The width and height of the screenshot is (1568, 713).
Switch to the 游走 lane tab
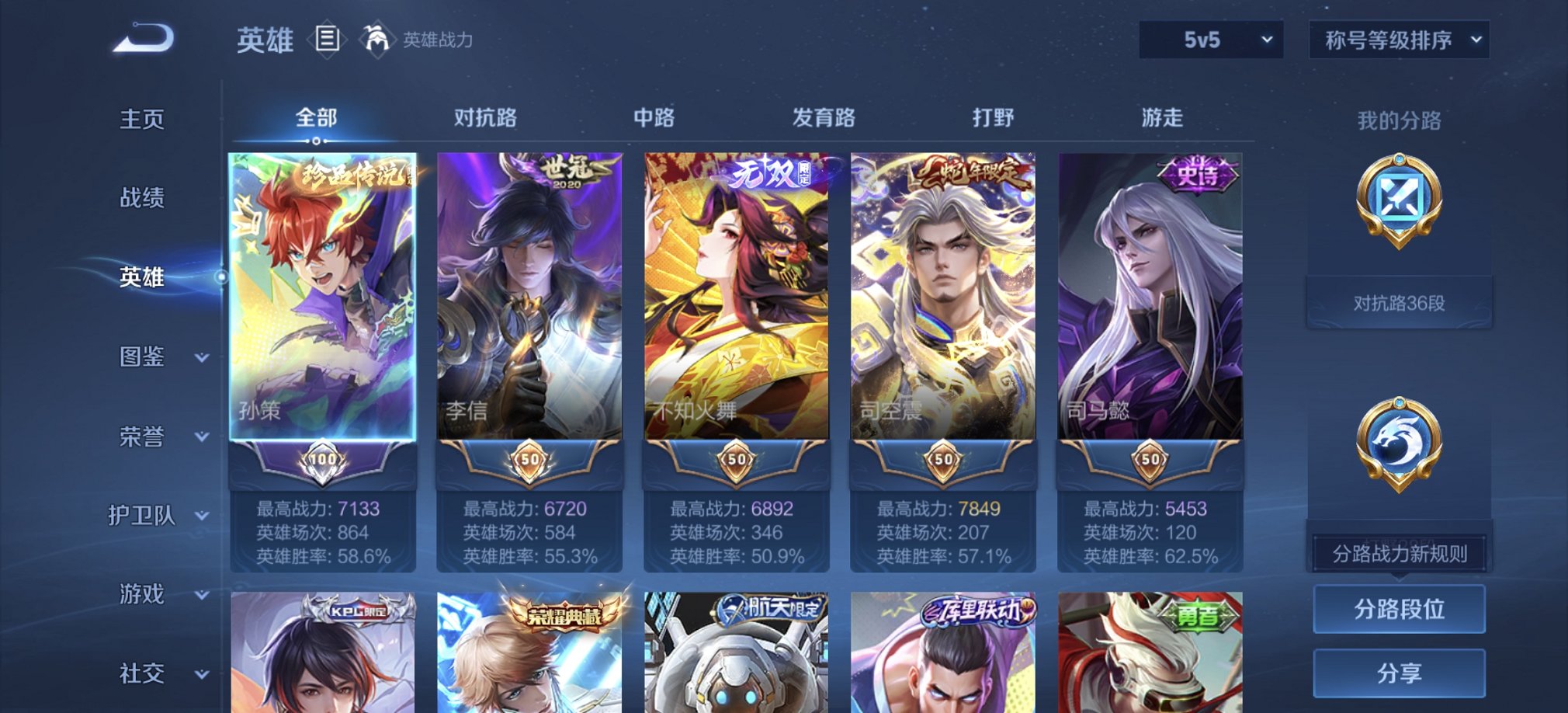click(1160, 117)
